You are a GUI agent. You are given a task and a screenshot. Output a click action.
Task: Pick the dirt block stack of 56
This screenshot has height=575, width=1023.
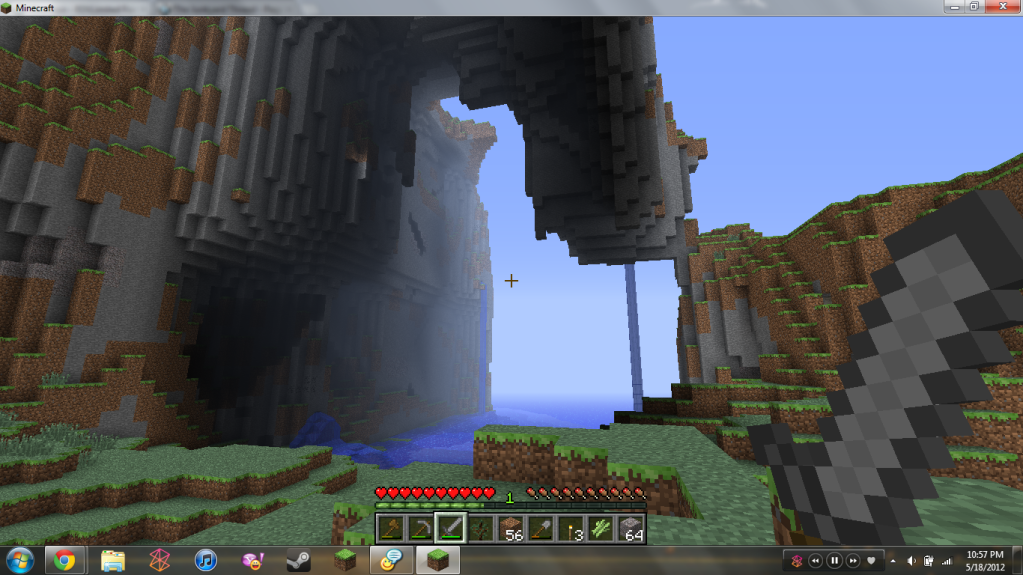click(x=511, y=528)
